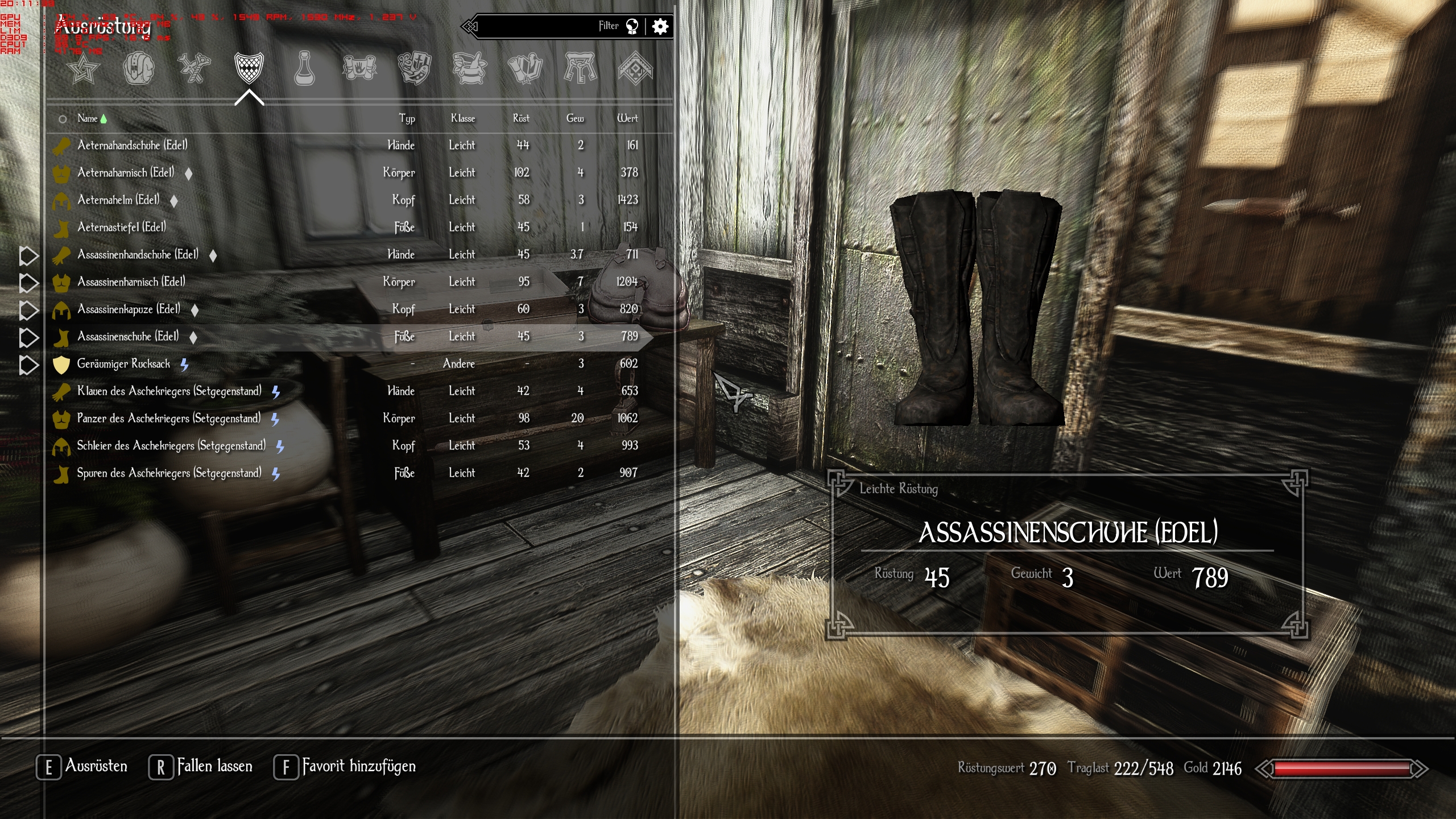The height and width of the screenshot is (819, 1456).
Task: Select the Assassinenkapuze (Edel) hood
Action: [x=129, y=309]
